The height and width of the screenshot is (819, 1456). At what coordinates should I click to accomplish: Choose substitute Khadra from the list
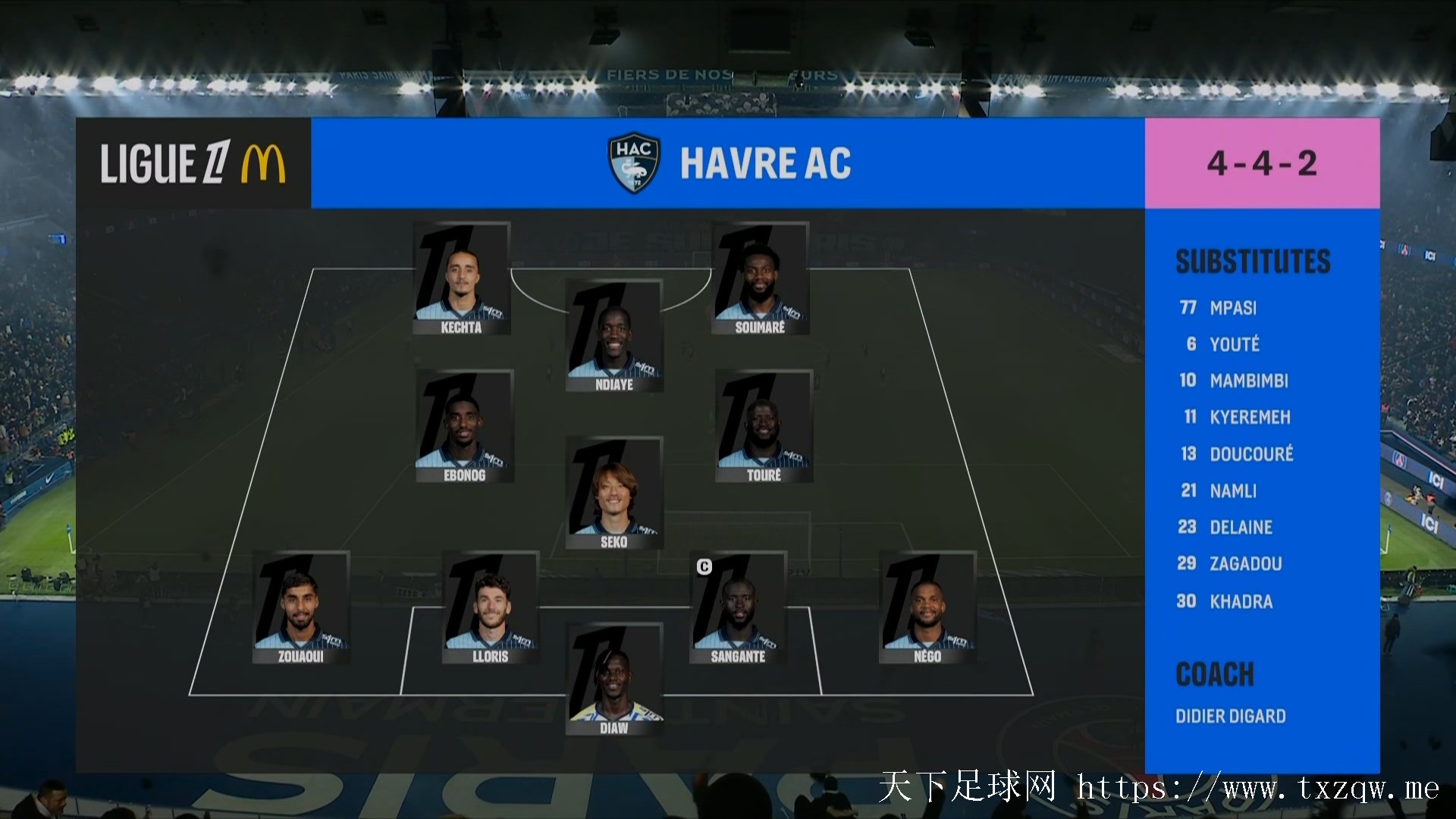(x=1240, y=601)
